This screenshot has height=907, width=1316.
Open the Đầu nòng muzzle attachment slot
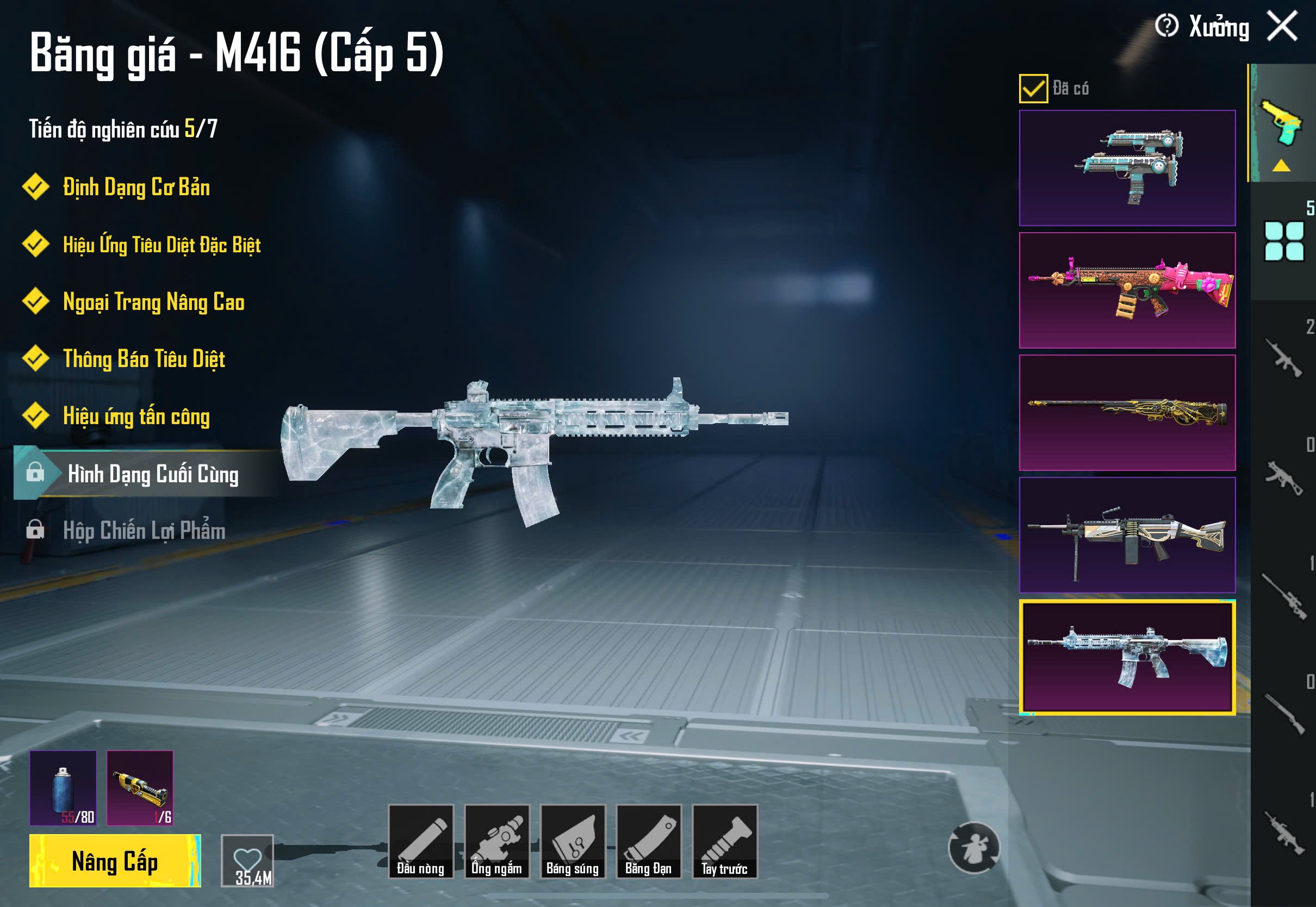click(420, 842)
